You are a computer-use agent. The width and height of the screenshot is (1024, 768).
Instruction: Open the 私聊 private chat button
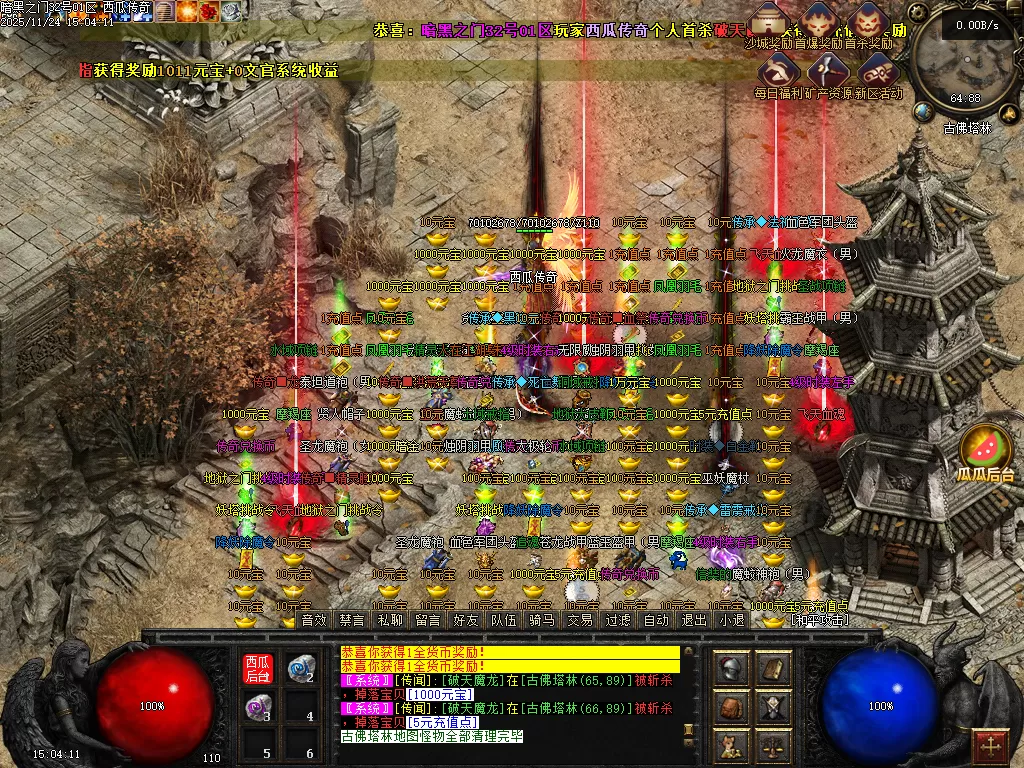click(x=391, y=620)
